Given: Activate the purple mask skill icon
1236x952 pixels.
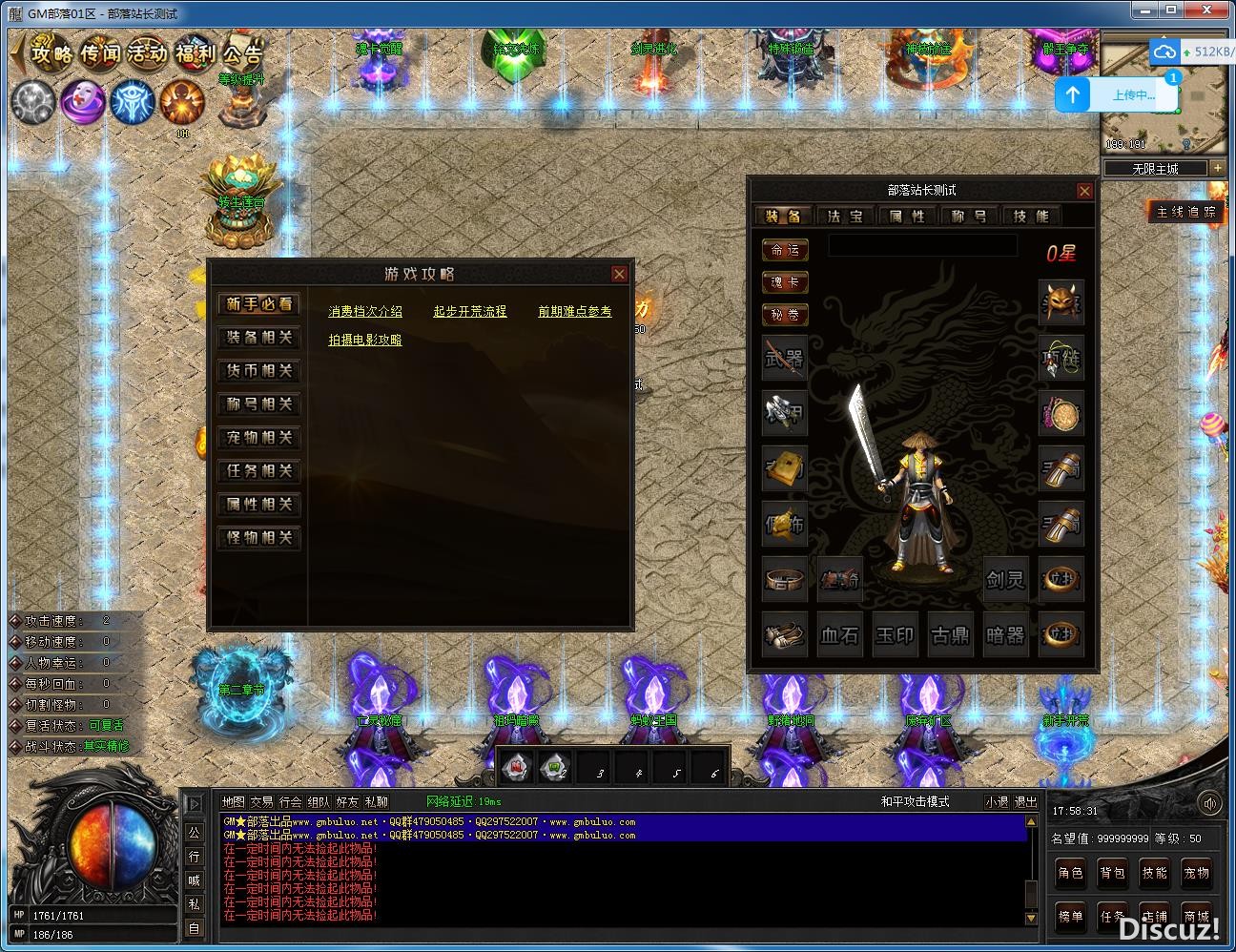Looking at the screenshot, I should tap(83, 101).
